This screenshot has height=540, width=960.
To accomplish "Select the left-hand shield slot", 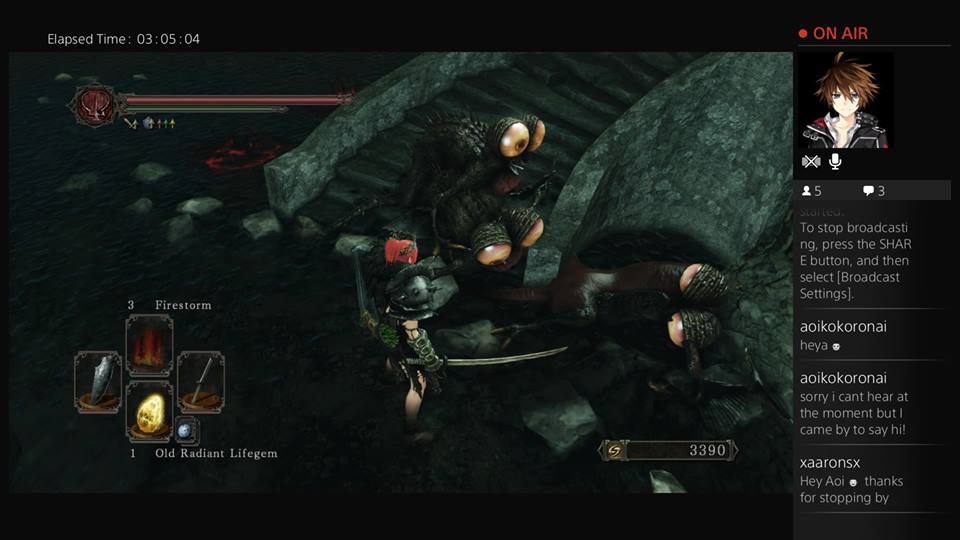I will [x=98, y=381].
